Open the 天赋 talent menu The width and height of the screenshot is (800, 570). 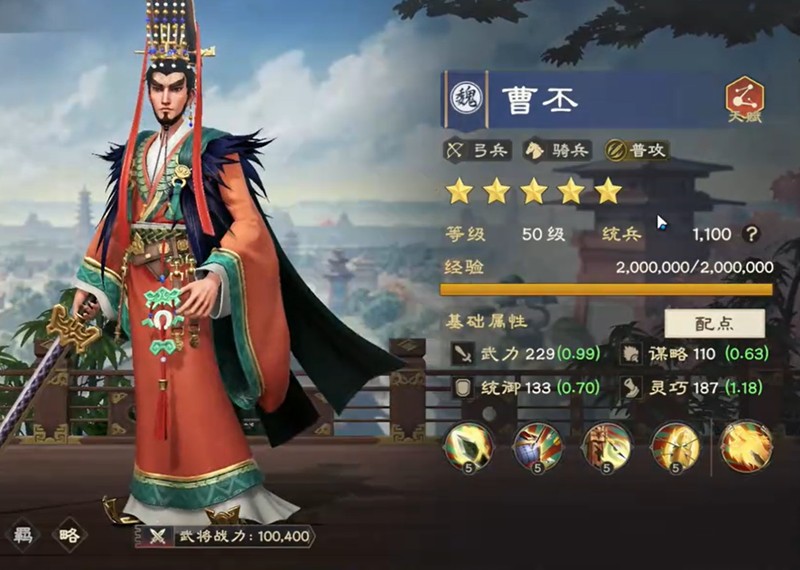(x=744, y=100)
